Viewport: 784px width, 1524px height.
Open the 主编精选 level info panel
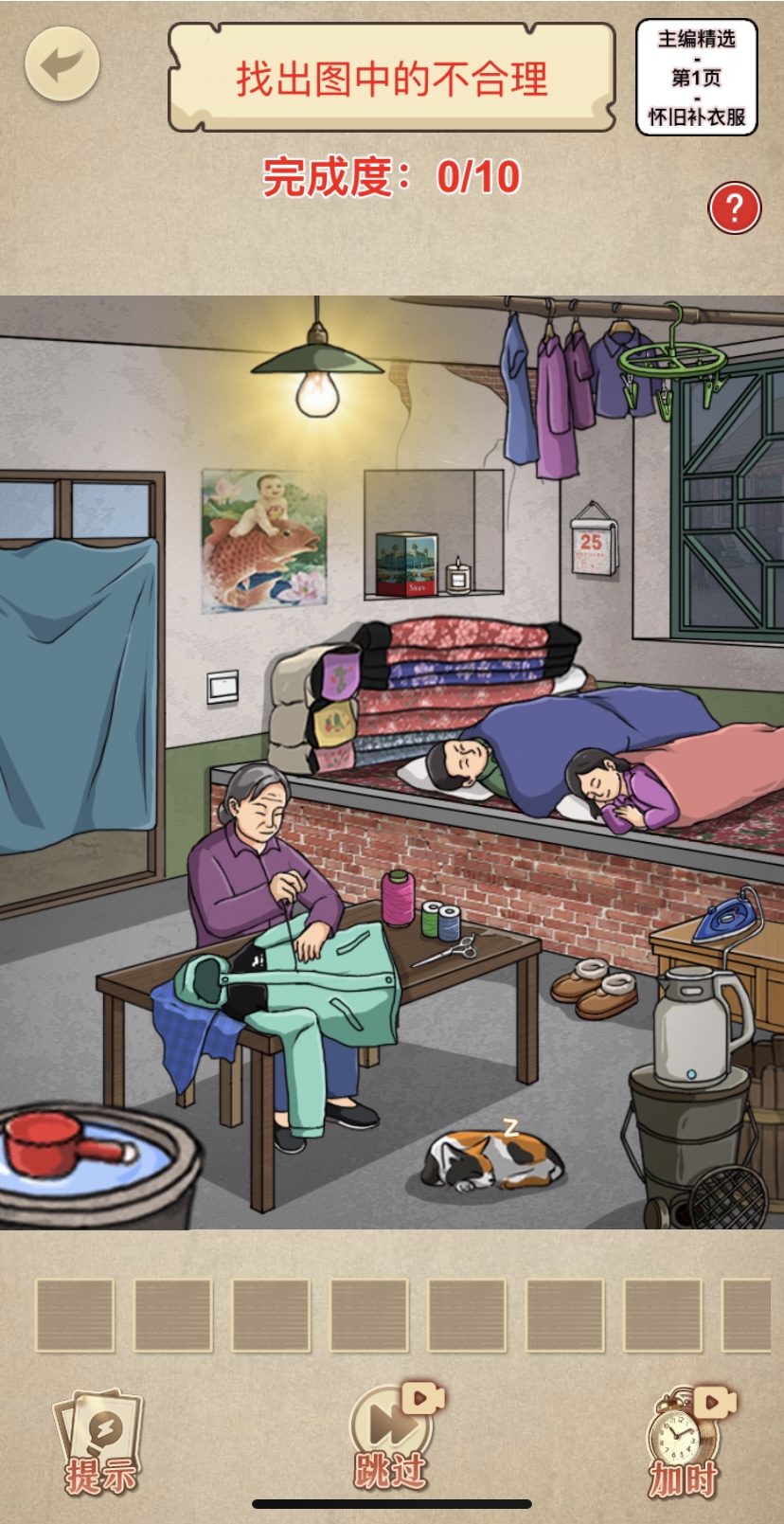tap(696, 78)
